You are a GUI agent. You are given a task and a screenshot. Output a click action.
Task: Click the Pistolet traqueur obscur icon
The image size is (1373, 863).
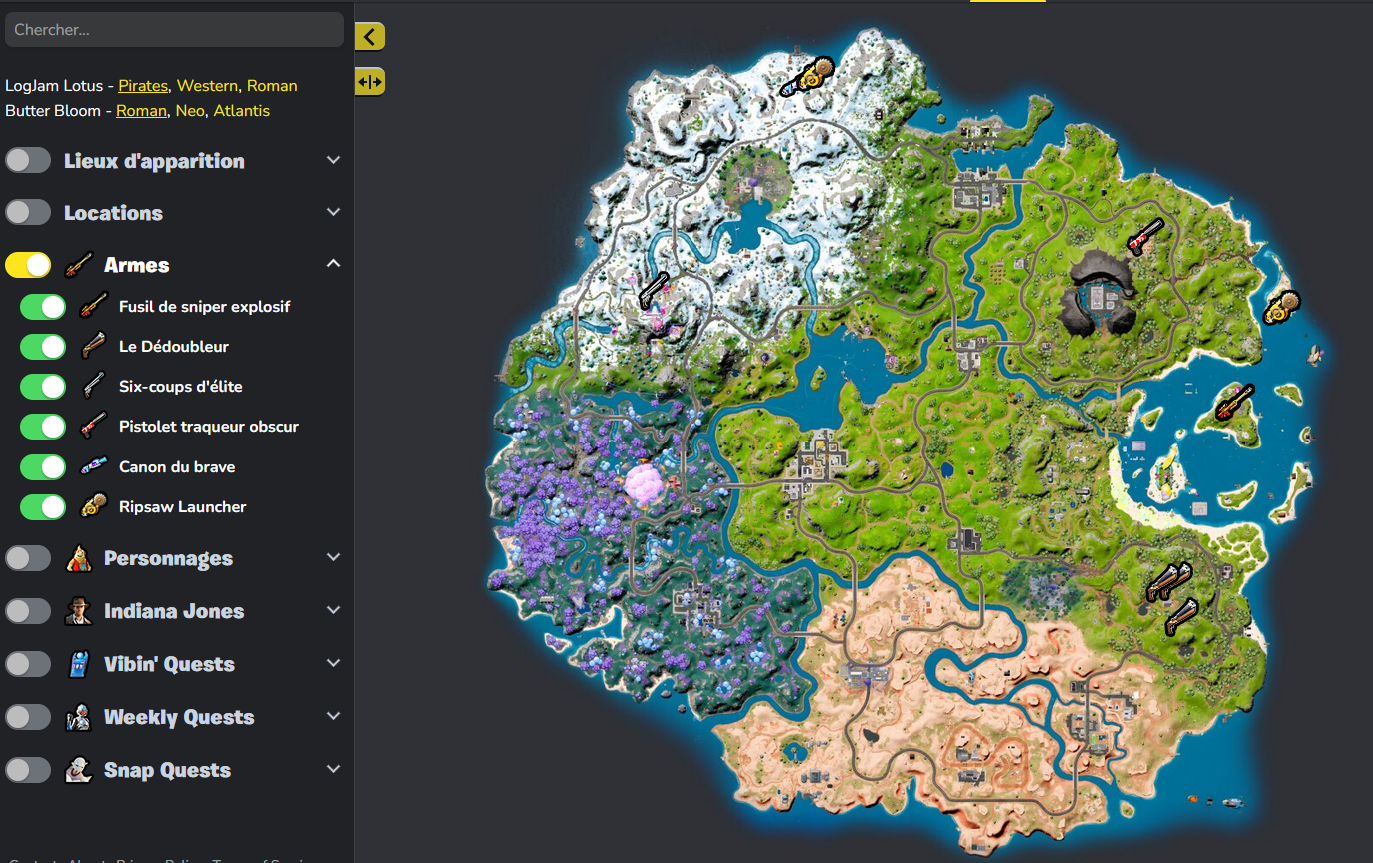[93, 427]
